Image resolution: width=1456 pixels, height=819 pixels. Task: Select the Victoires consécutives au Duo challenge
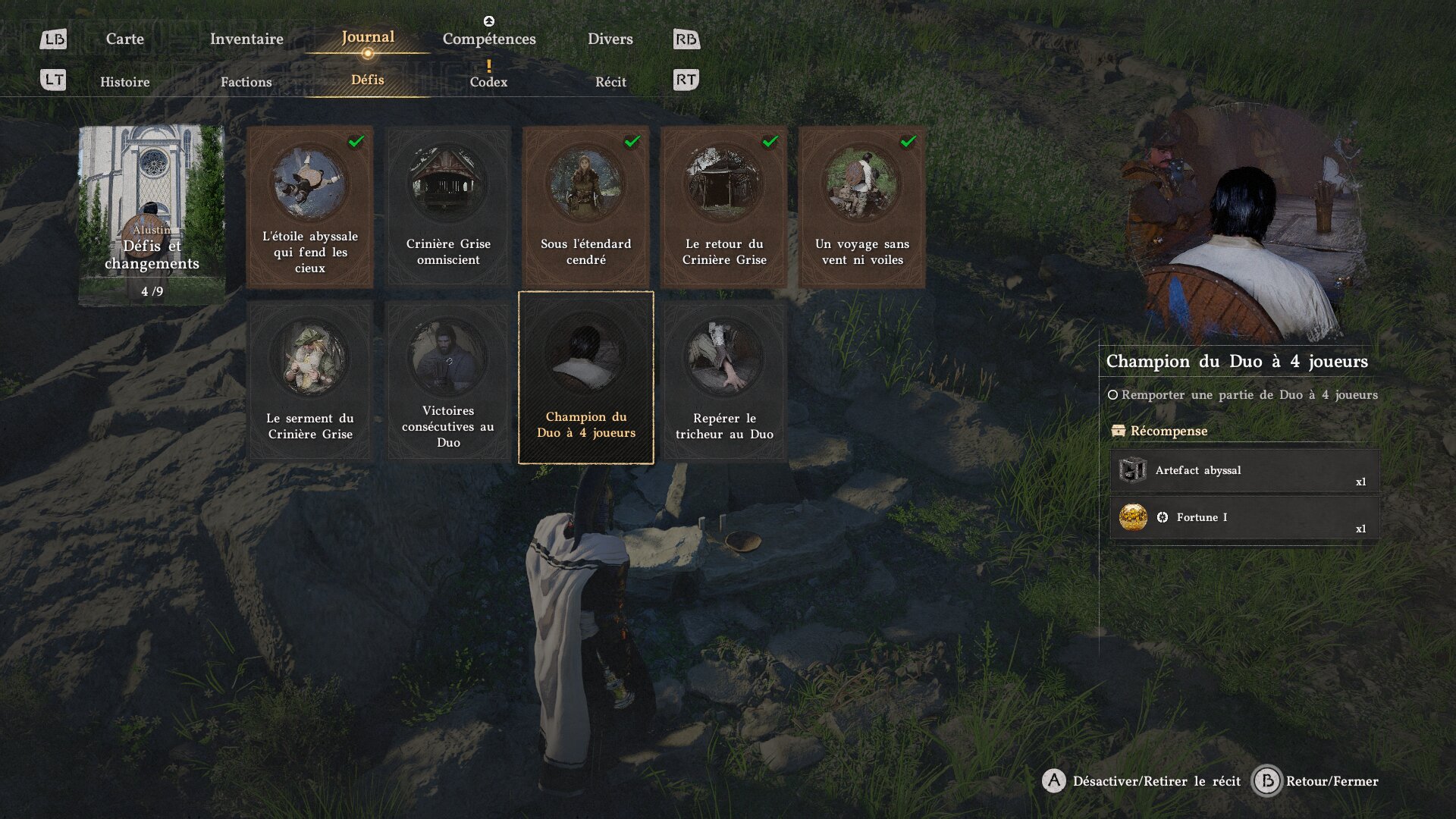pos(448,381)
